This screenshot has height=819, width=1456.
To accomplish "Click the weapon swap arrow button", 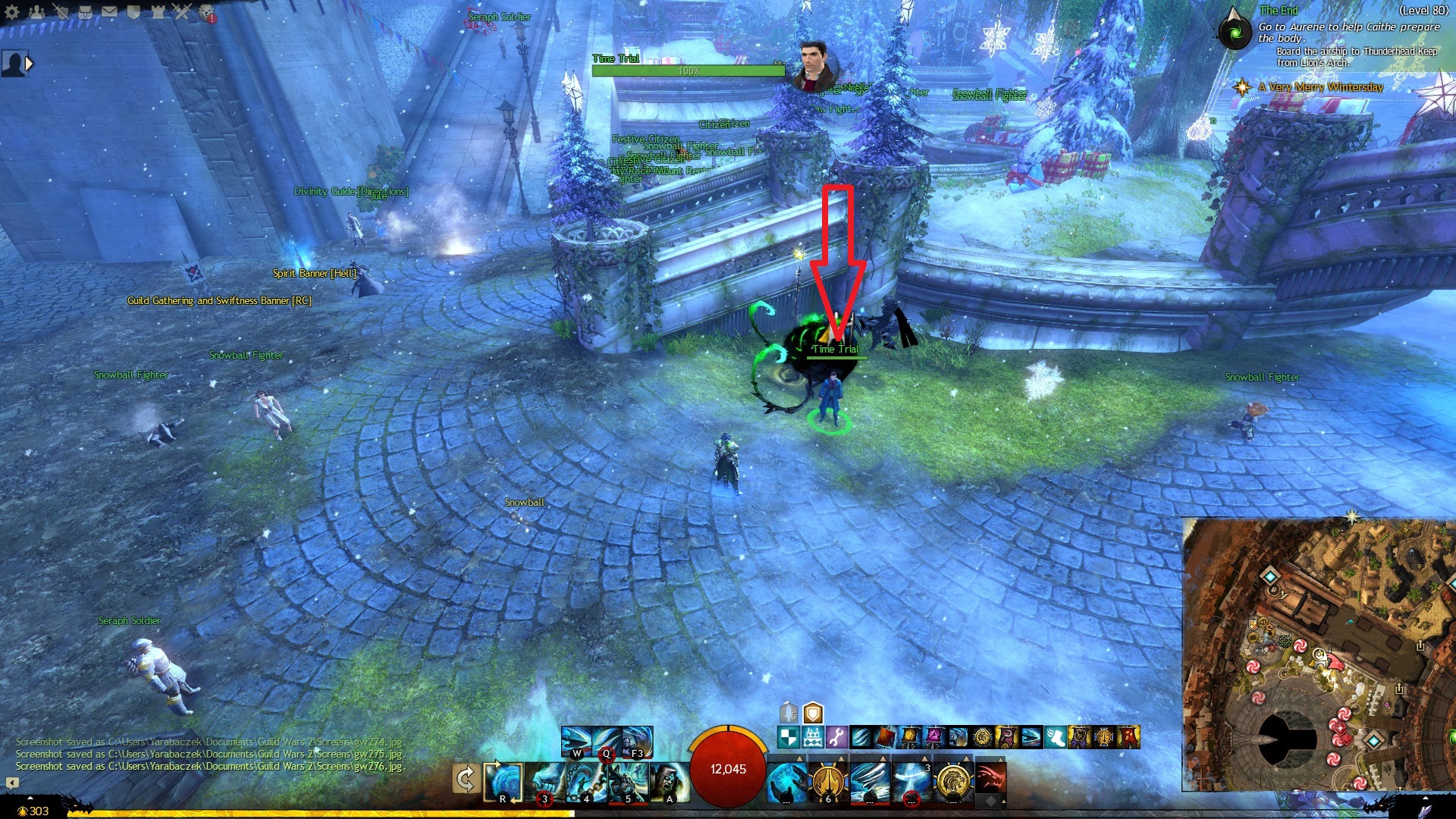I will click(466, 779).
